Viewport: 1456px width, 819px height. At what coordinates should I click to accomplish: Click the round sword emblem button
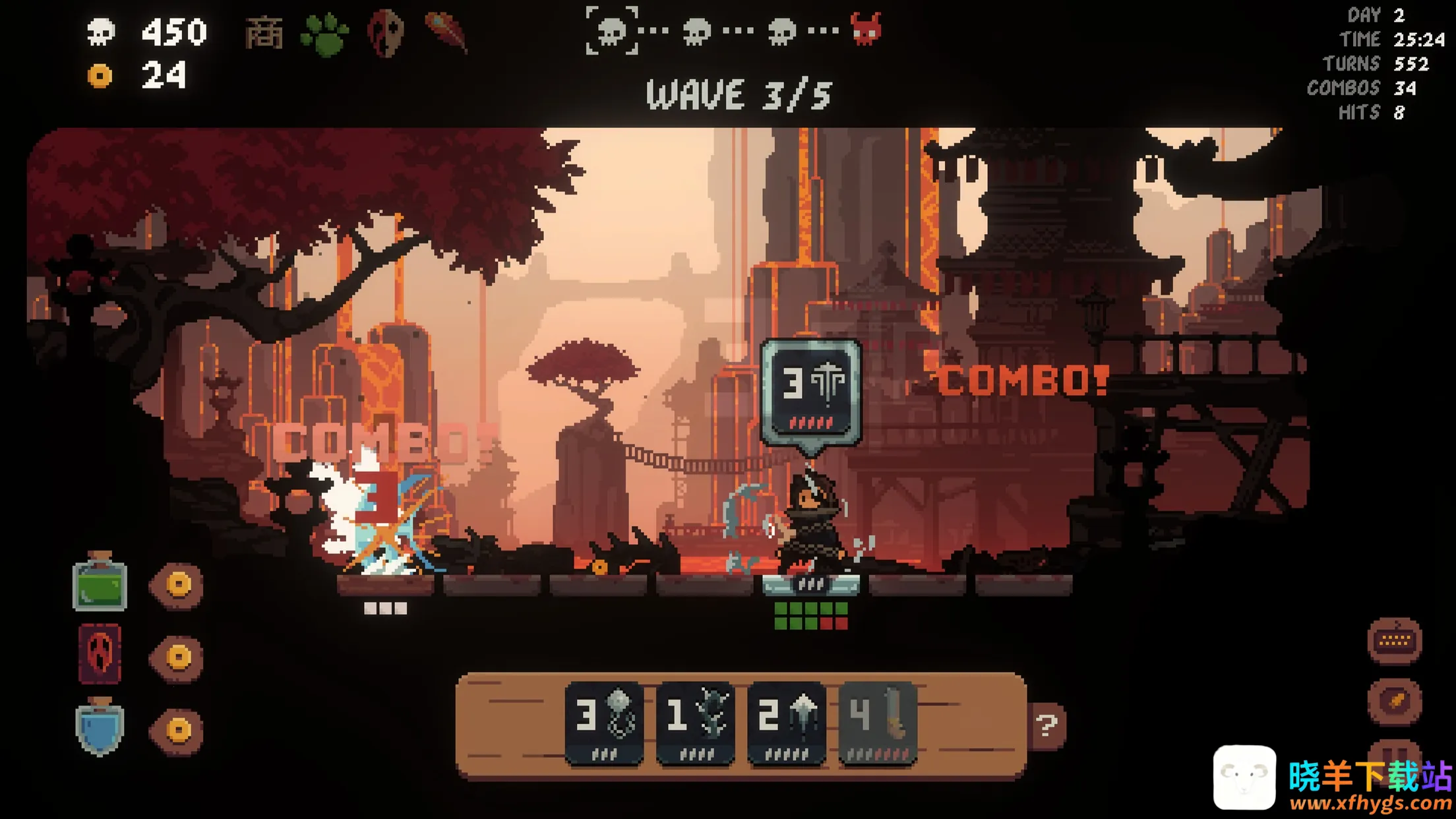(1395, 700)
